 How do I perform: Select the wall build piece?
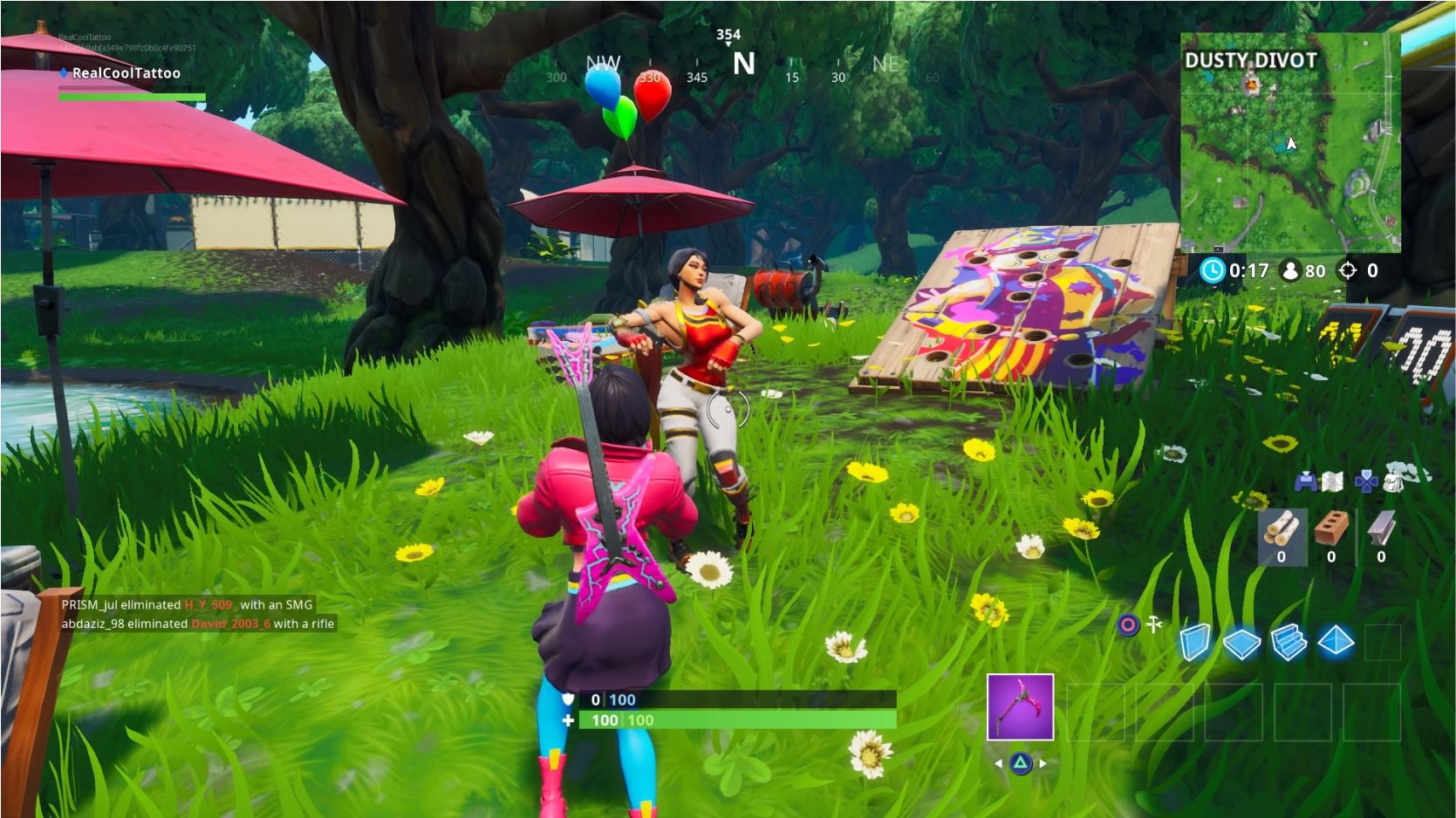[1196, 643]
